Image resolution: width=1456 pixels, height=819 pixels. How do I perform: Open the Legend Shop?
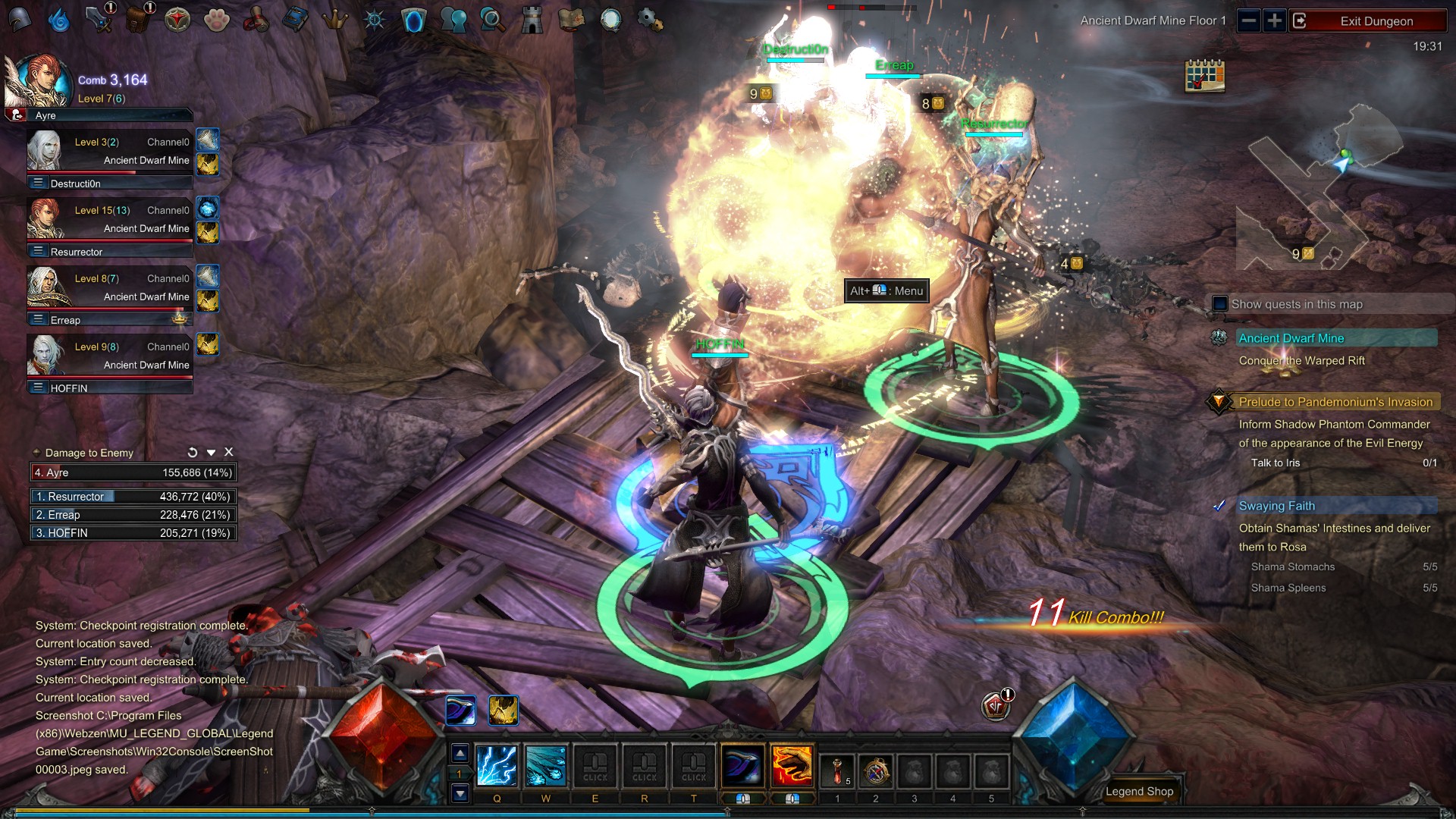tap(1139, 791)
